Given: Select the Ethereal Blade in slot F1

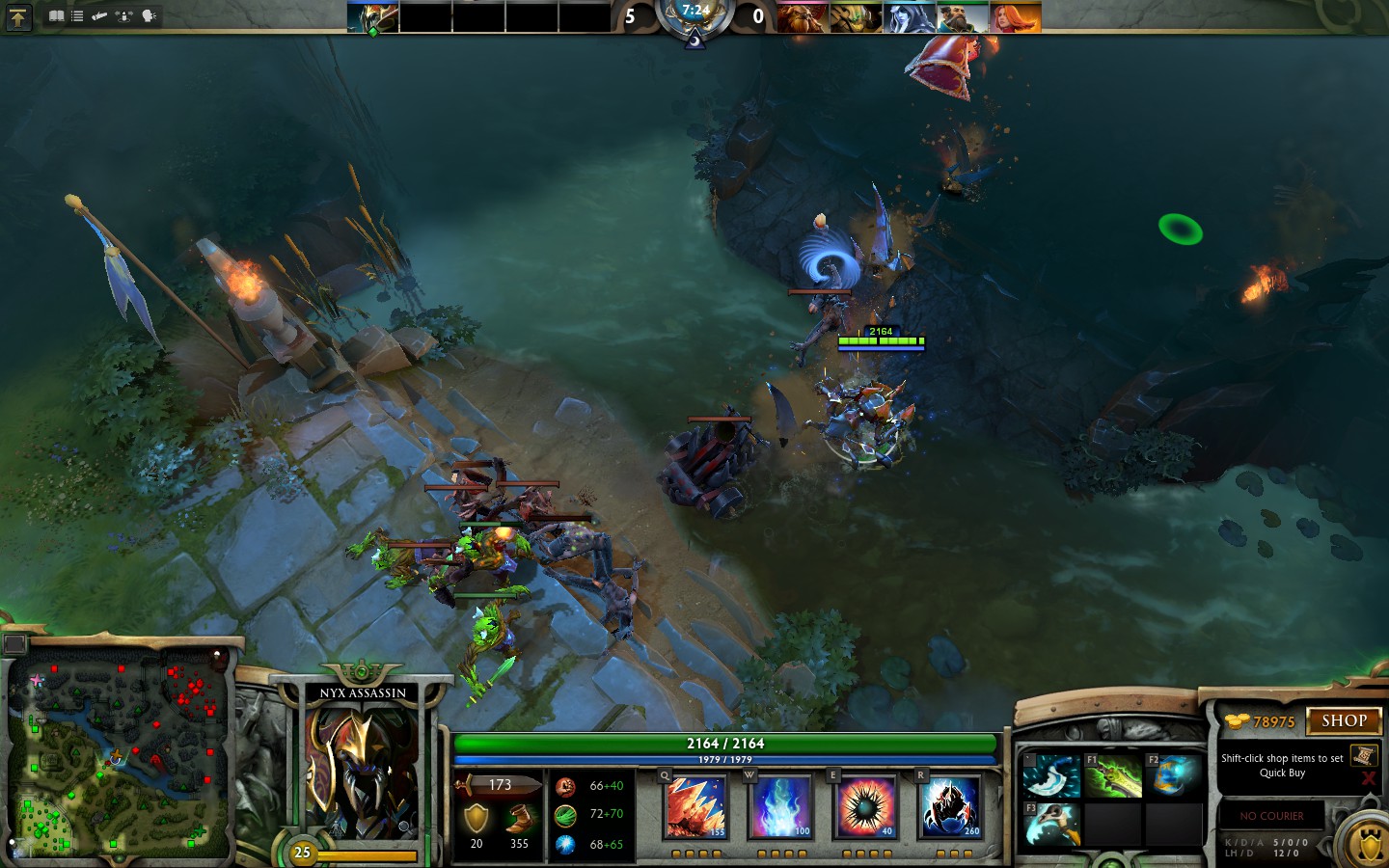Looking at the screenshot, I should [1112, 775].
